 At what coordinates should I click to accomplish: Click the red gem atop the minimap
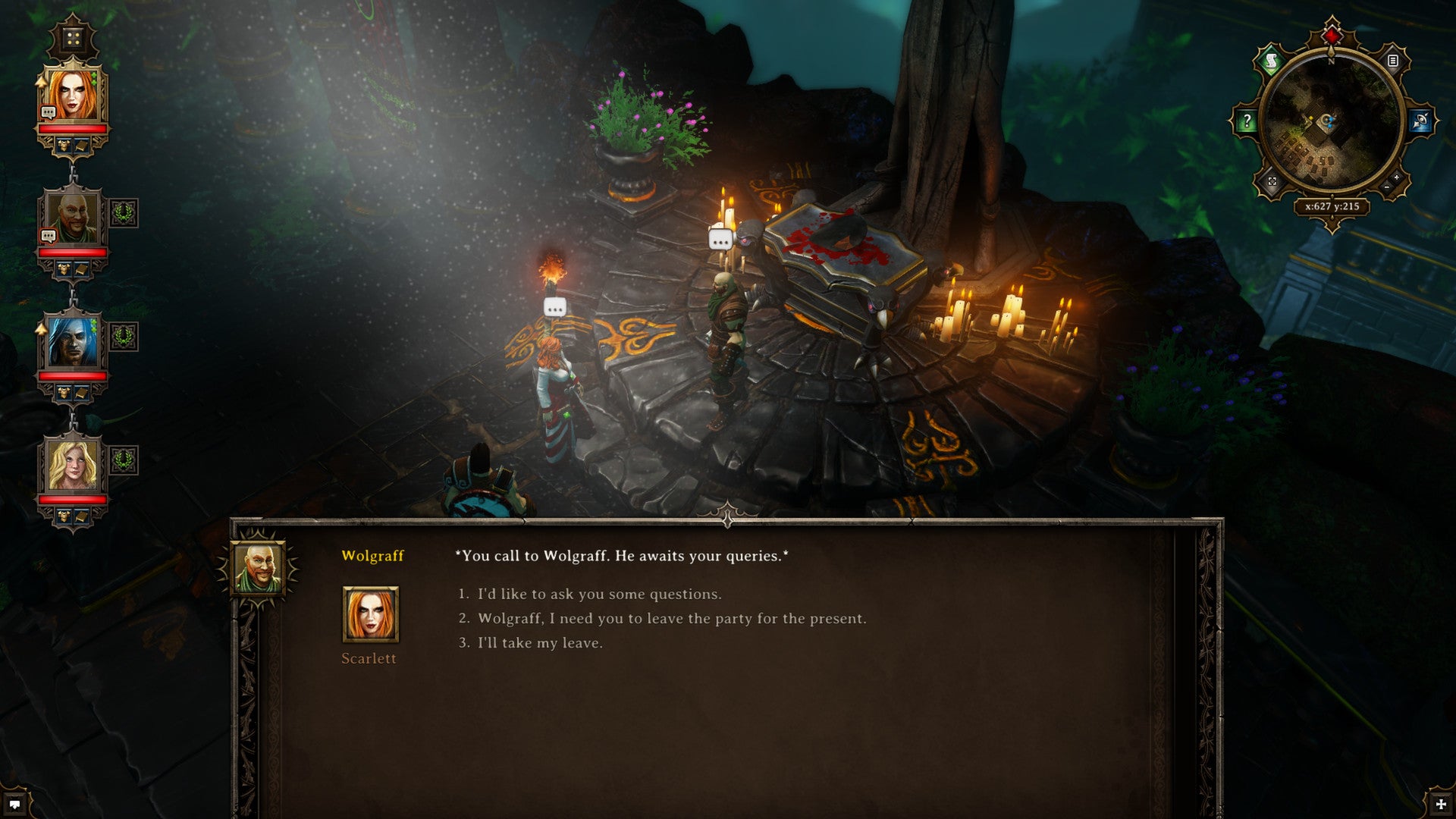1332,35
